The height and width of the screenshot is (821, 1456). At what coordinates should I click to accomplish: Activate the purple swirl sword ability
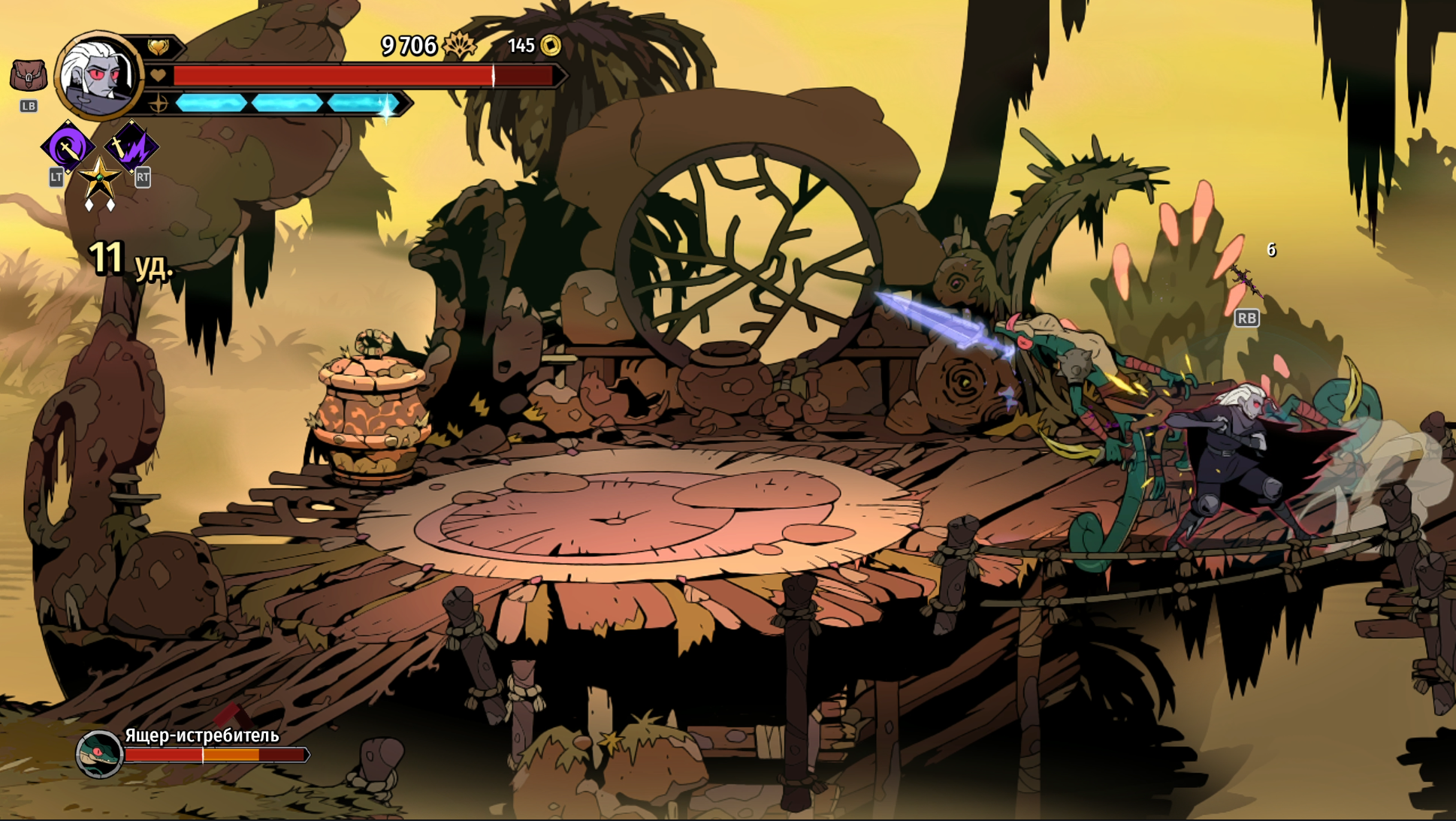(x=68, y=146)
